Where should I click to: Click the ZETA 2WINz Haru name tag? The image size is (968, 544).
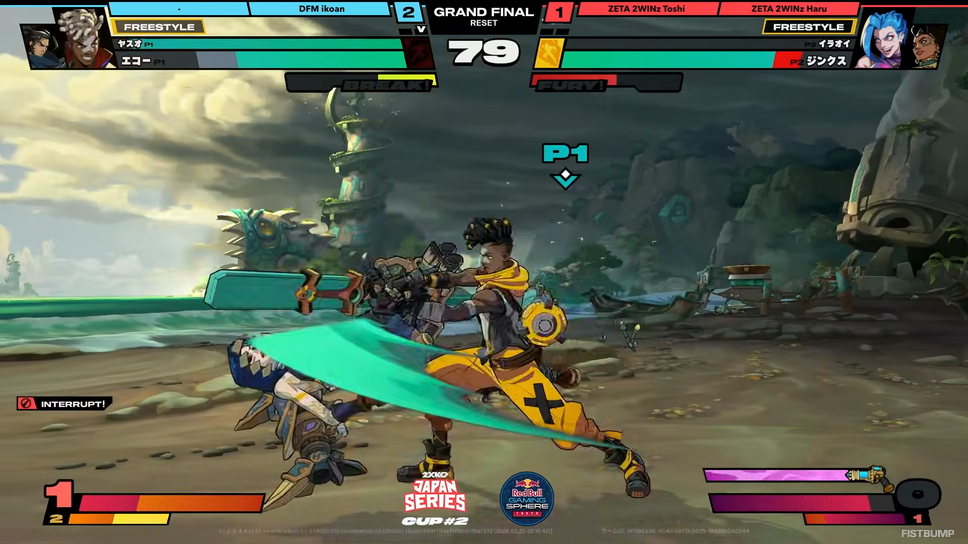coord(788,9)
